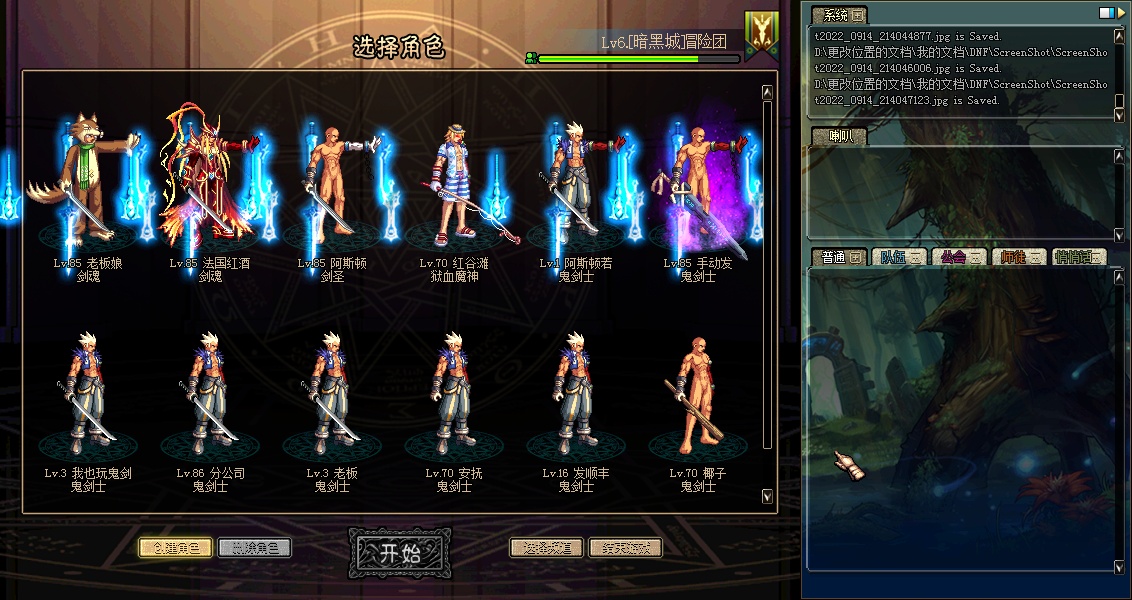This screenshot has height=600, width=1132.
Task: Switch to the 队伍 party chat tab
Action: point(899,257)
